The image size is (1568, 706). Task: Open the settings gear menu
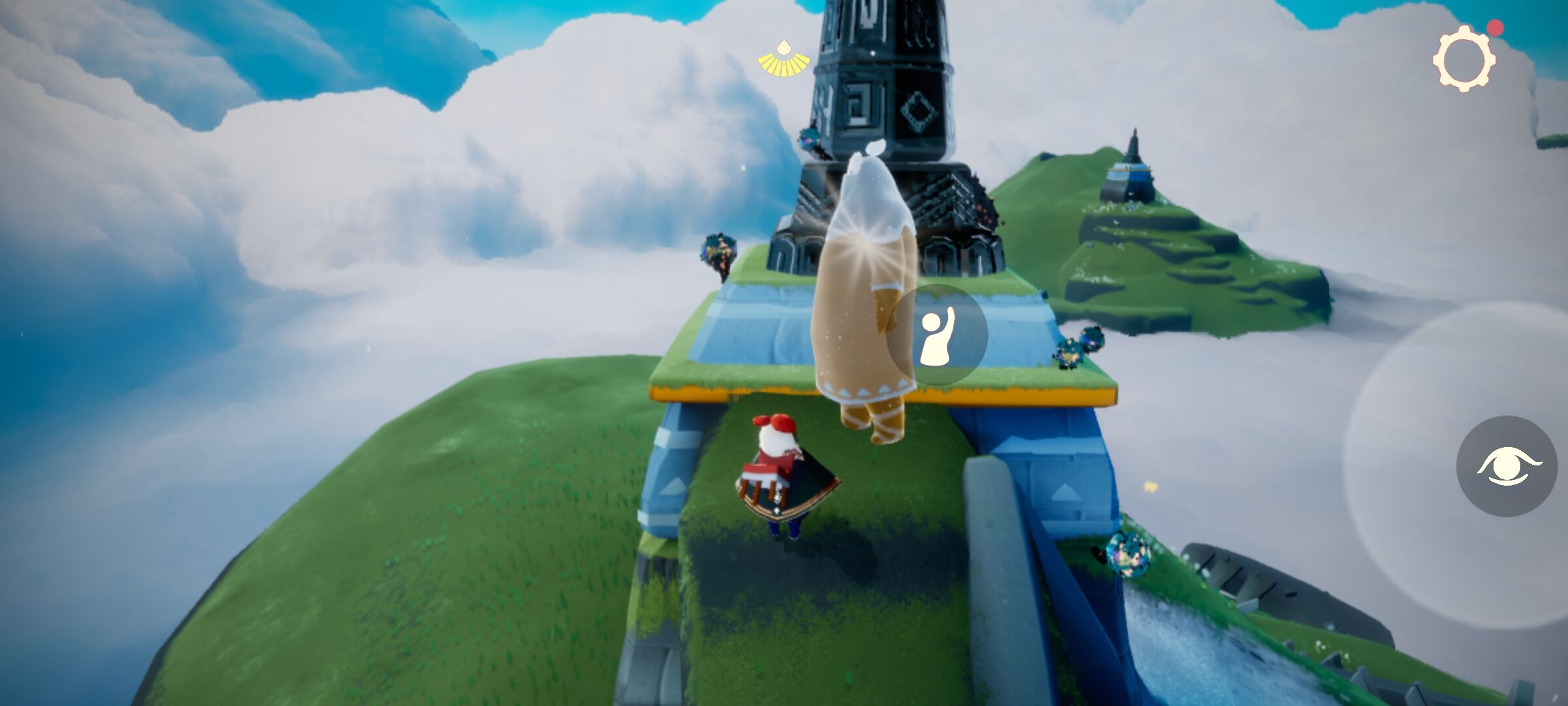tap(1464, 60)
